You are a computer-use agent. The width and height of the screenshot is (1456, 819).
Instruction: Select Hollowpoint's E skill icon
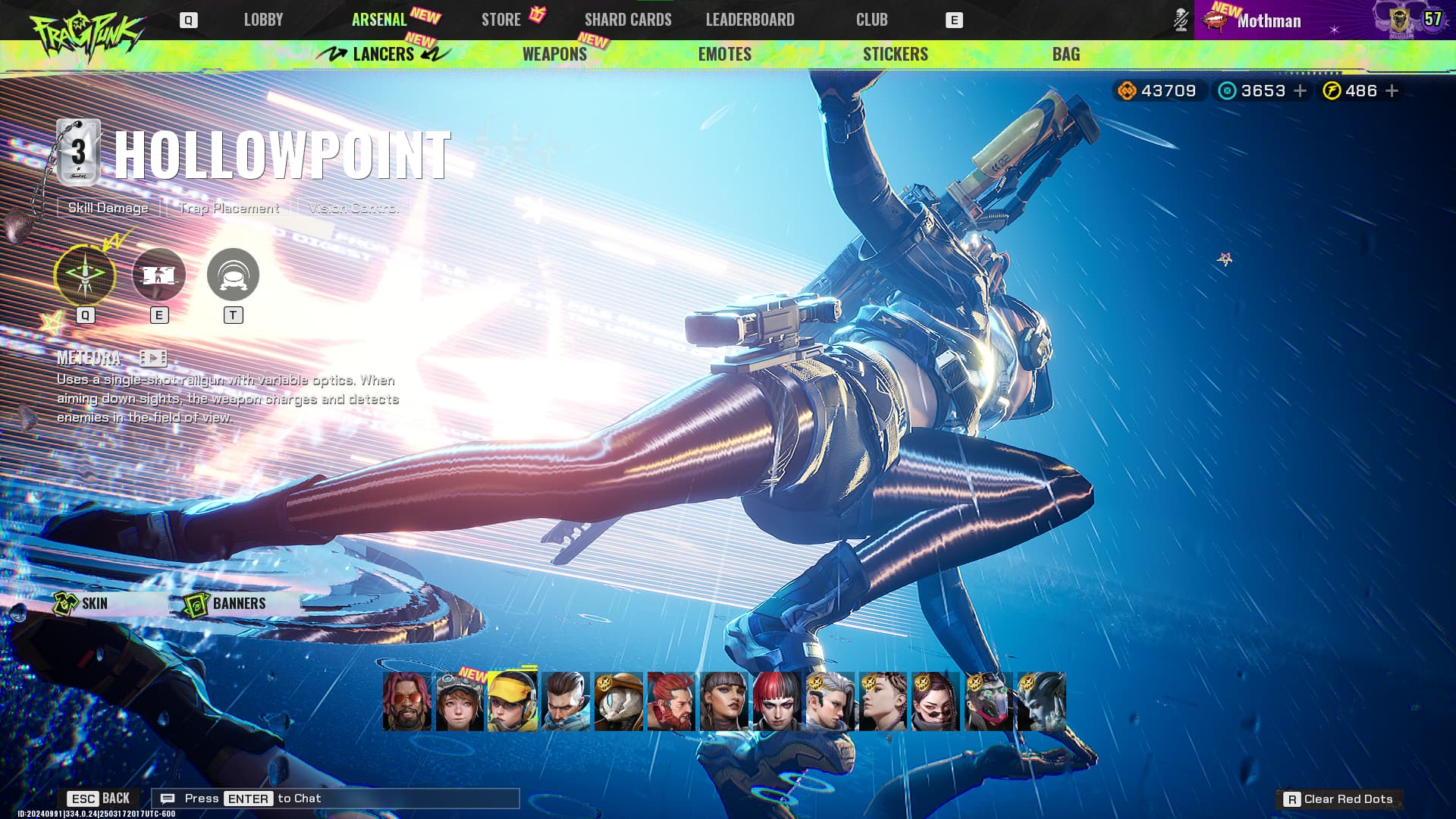[158, 275]
